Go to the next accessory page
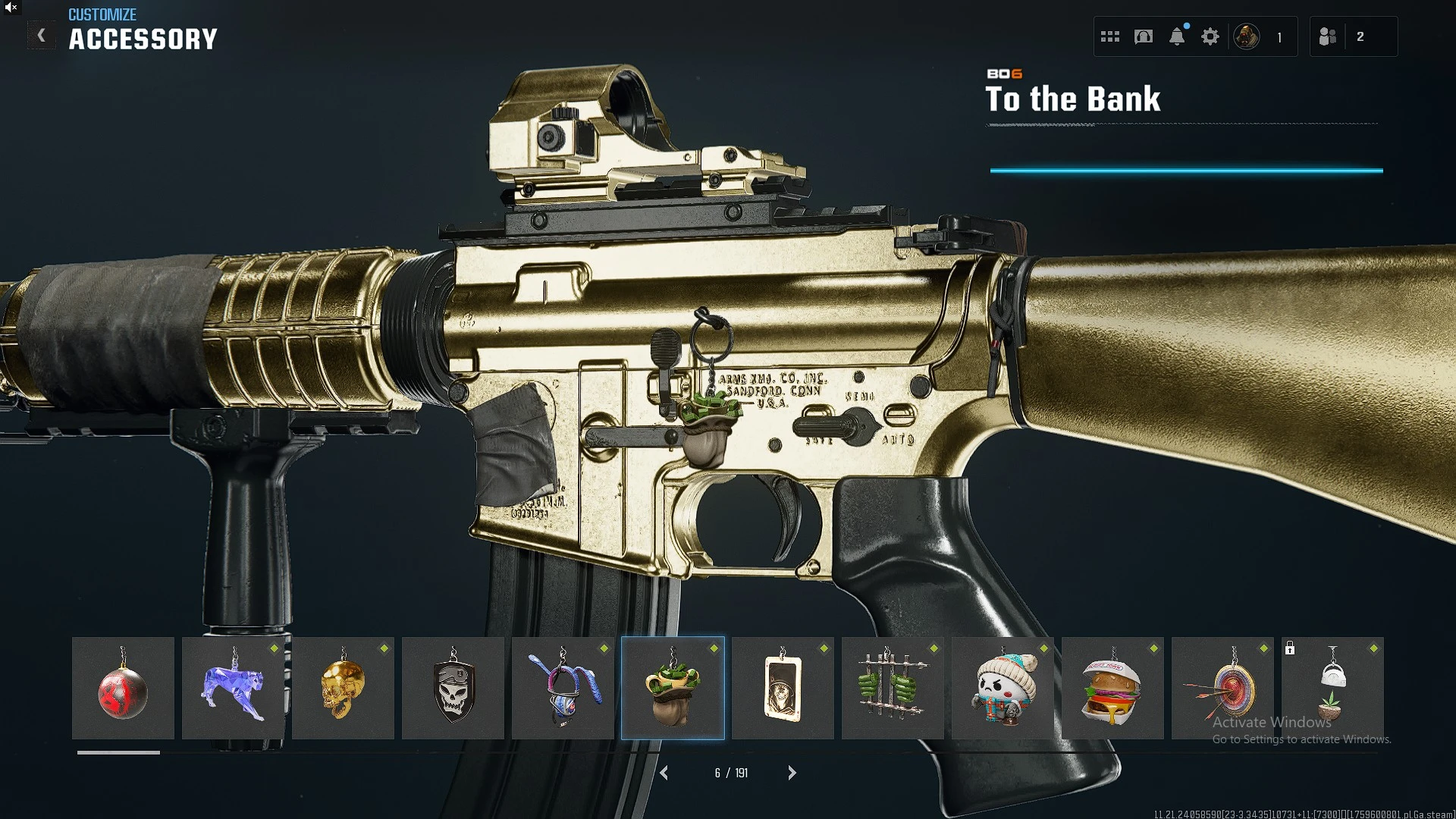The image size is (1456, 819). click(792, 773)
